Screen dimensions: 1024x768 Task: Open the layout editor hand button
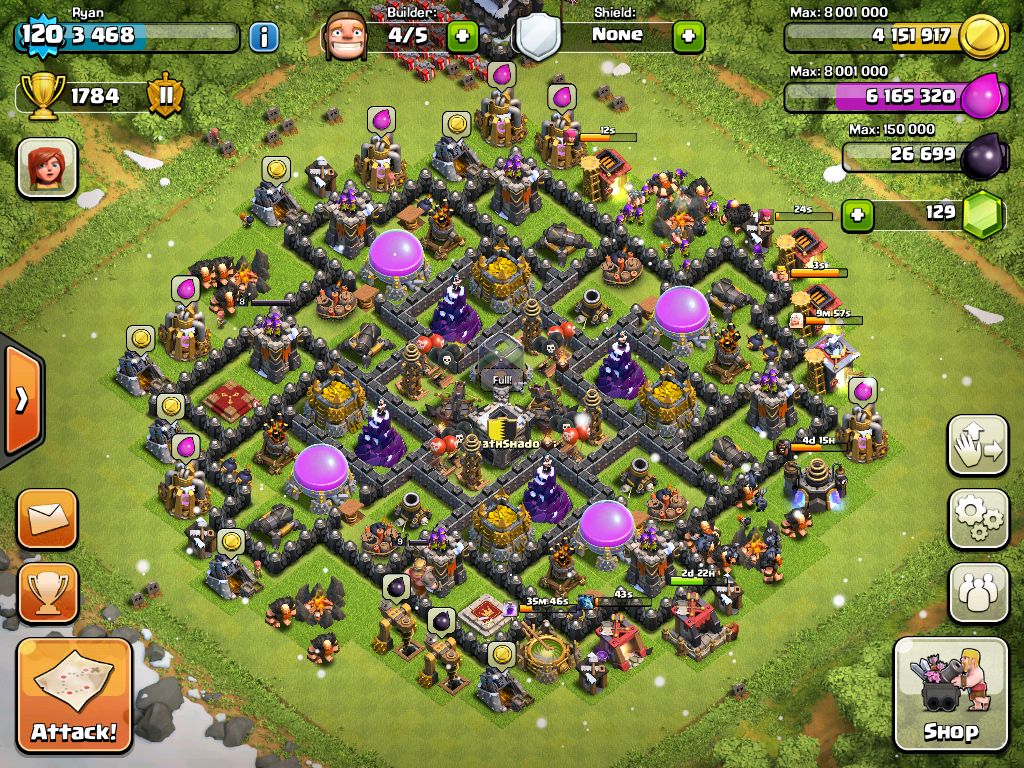[x=978, y=444]
